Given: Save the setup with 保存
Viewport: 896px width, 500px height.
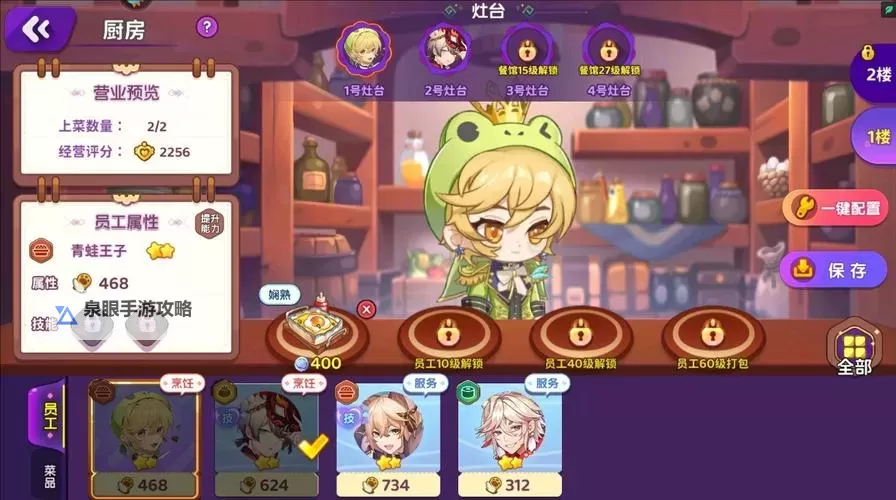Looking at the screenshot, I should (834, 269).
